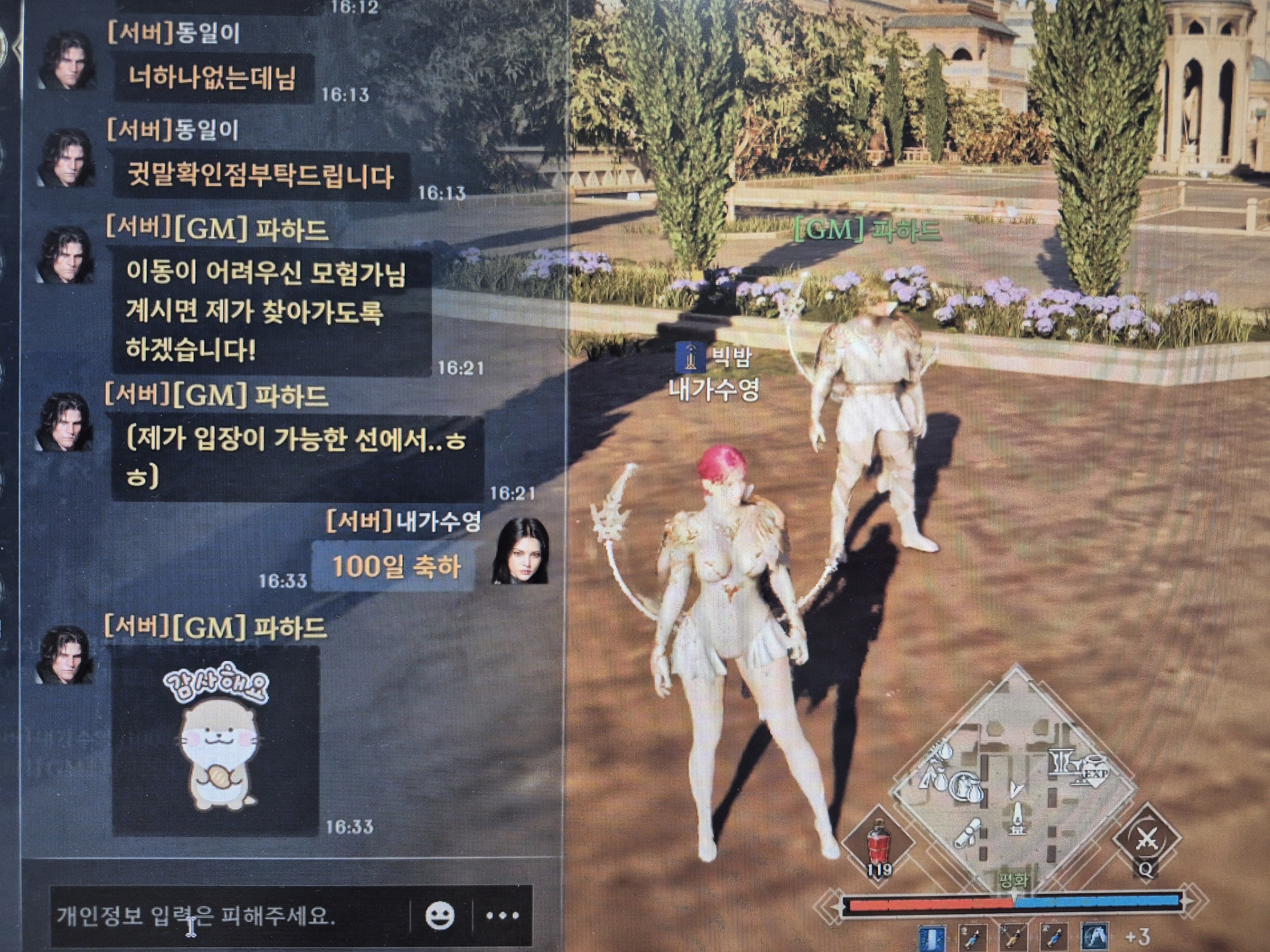The height and width of the screenshot is (952, 1270).
Task: Expand the '+3' additional buffs indicator
Action: (1137, 936)
